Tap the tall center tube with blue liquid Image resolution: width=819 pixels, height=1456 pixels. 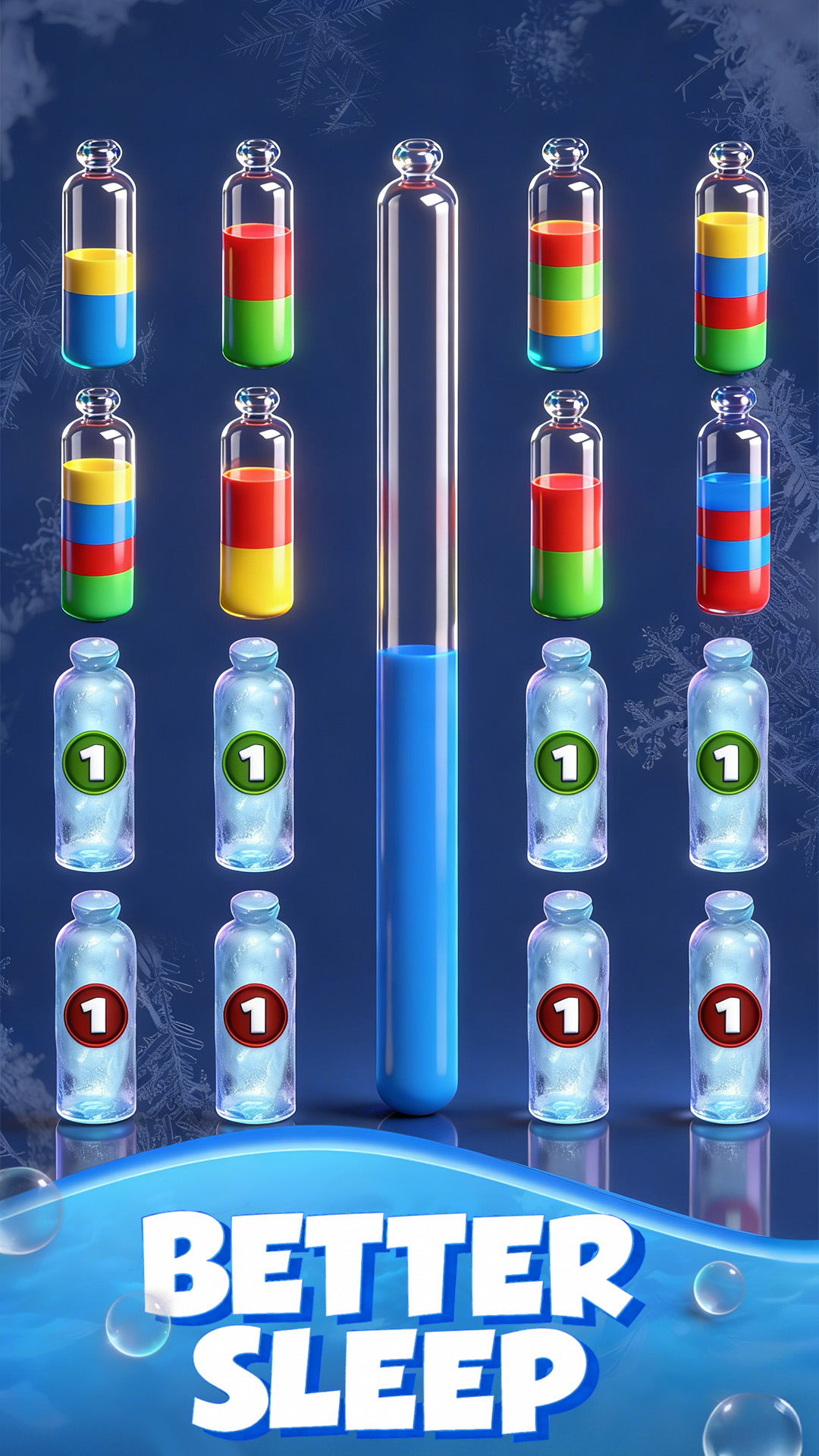[x=417, y=629]
